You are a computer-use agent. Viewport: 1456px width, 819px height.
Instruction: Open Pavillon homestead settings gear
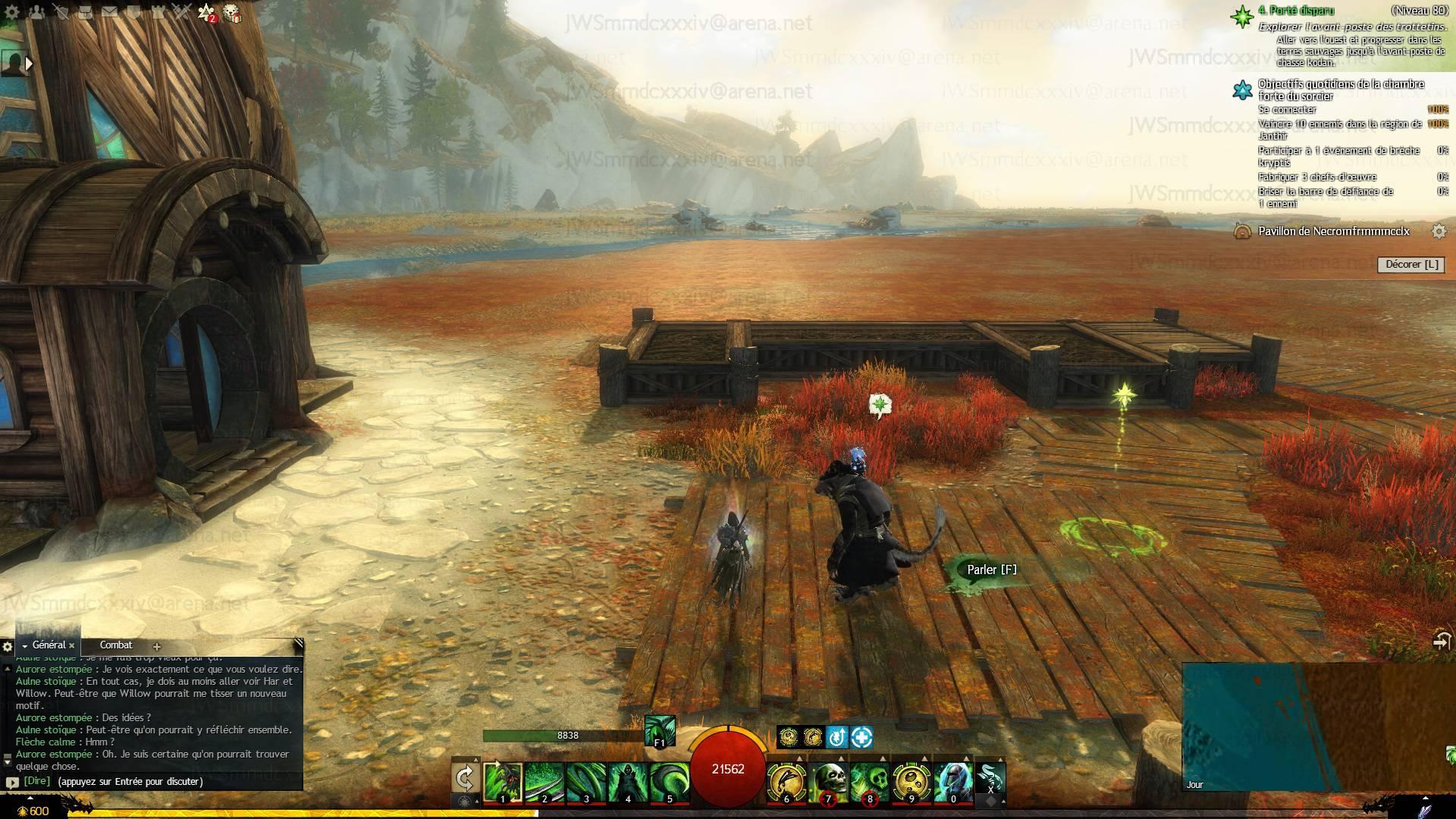(1439, 231)
